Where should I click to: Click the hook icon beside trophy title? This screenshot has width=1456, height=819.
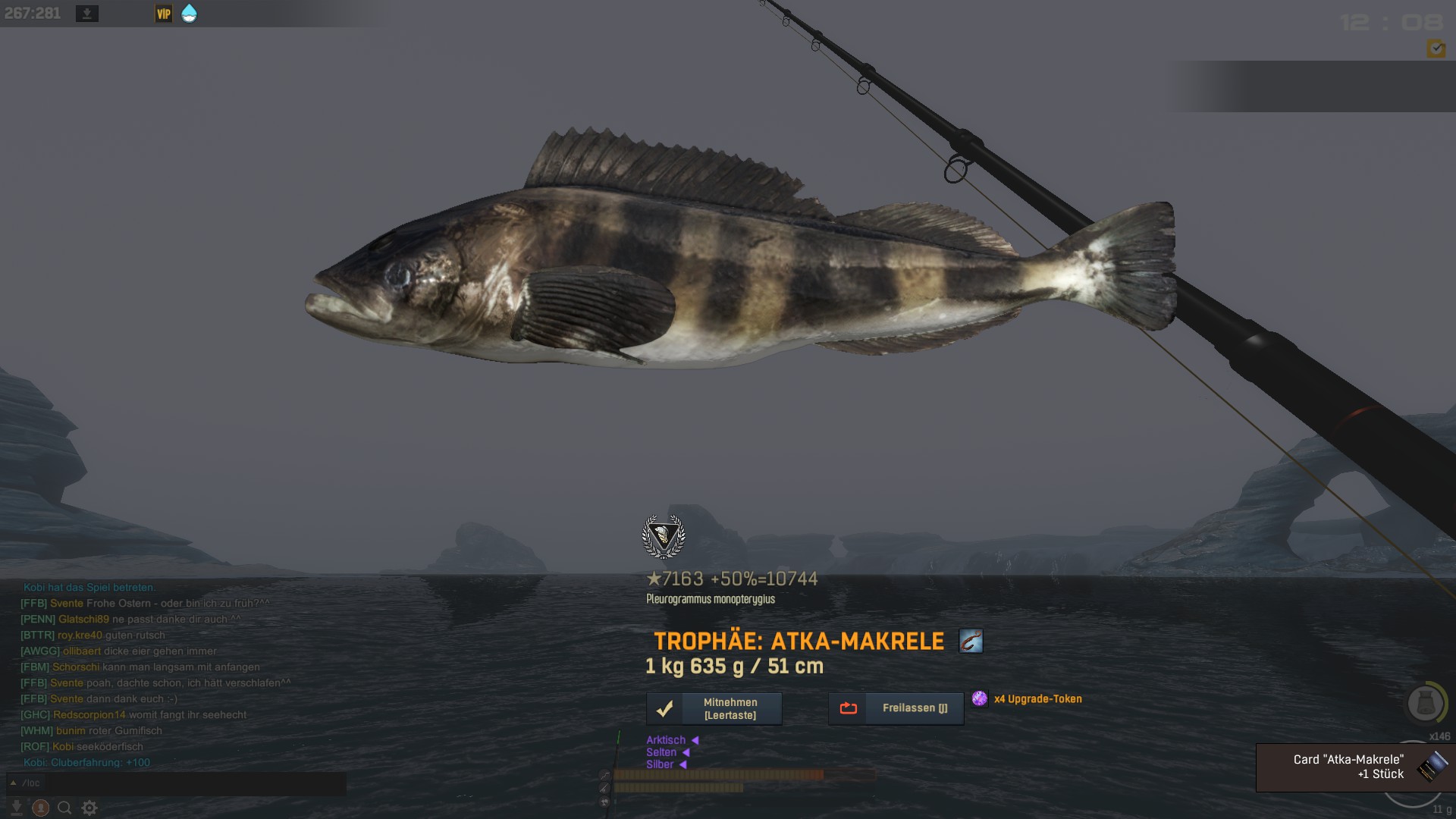[x=971, y=641]
